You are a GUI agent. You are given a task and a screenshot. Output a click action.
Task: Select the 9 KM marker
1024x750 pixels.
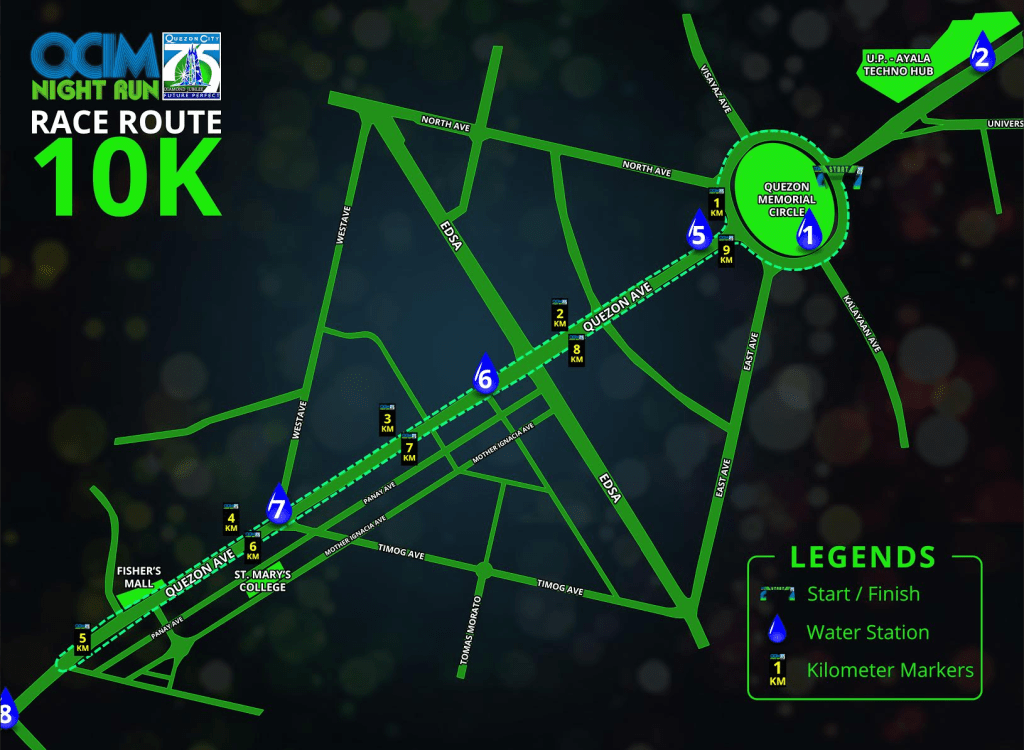727,250
